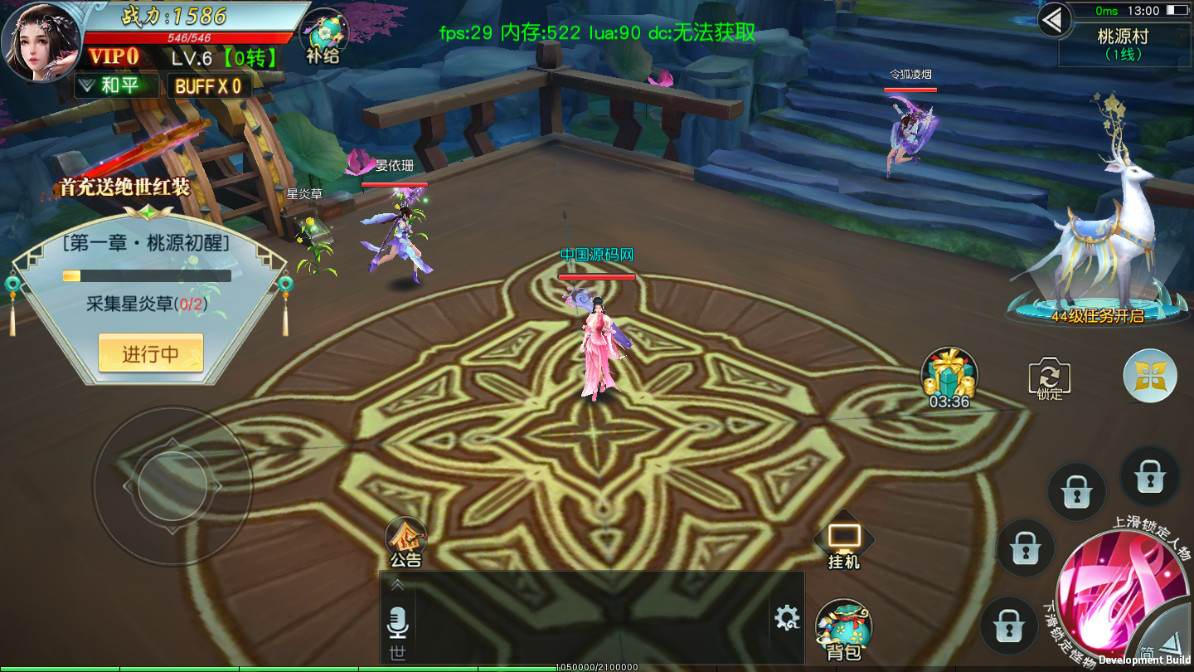View the BUFF X 0 list

click(x=208, y=86)
